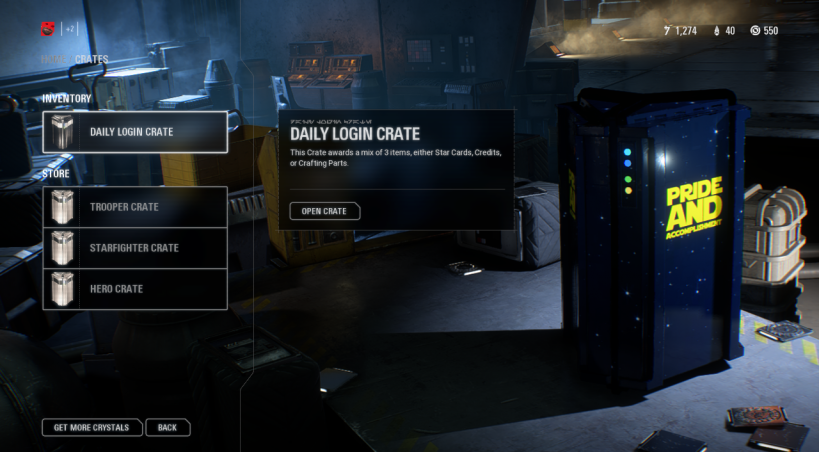Select the Daily Login Crate in inventory

pos(135,132)
